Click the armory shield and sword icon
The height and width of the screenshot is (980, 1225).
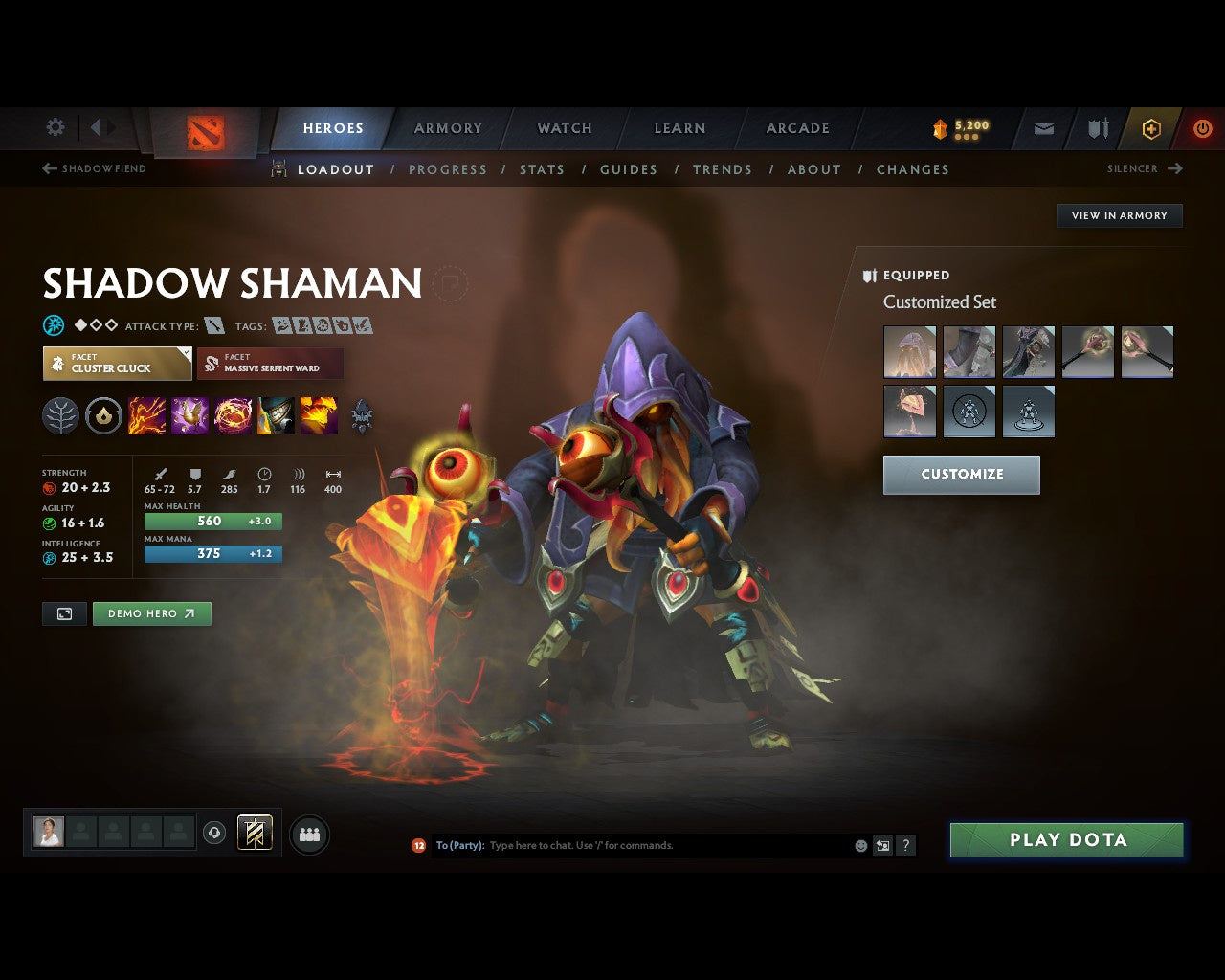pos(1096,127)
